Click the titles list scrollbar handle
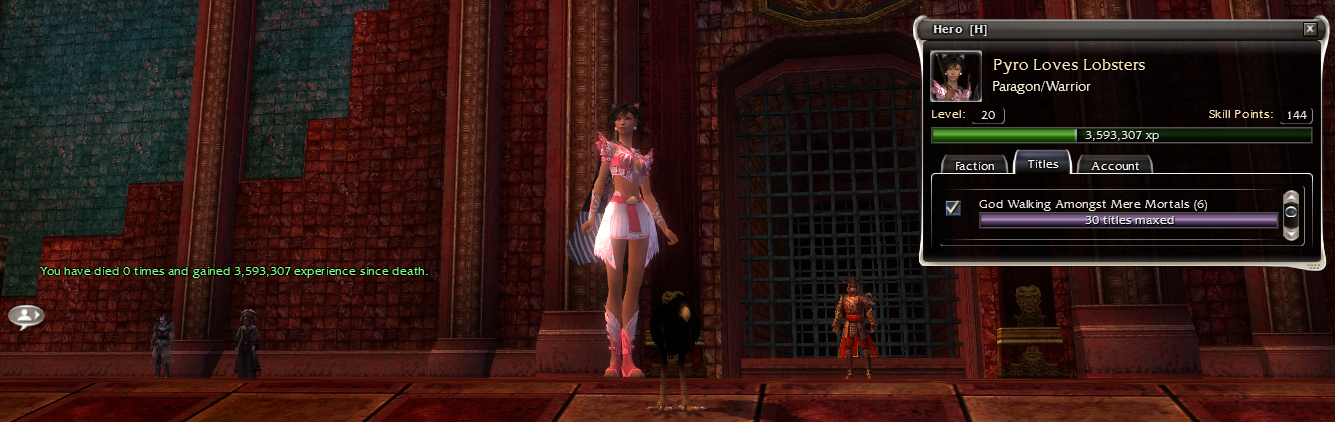The image size is (1335, 422). (x=1291, y=213)
